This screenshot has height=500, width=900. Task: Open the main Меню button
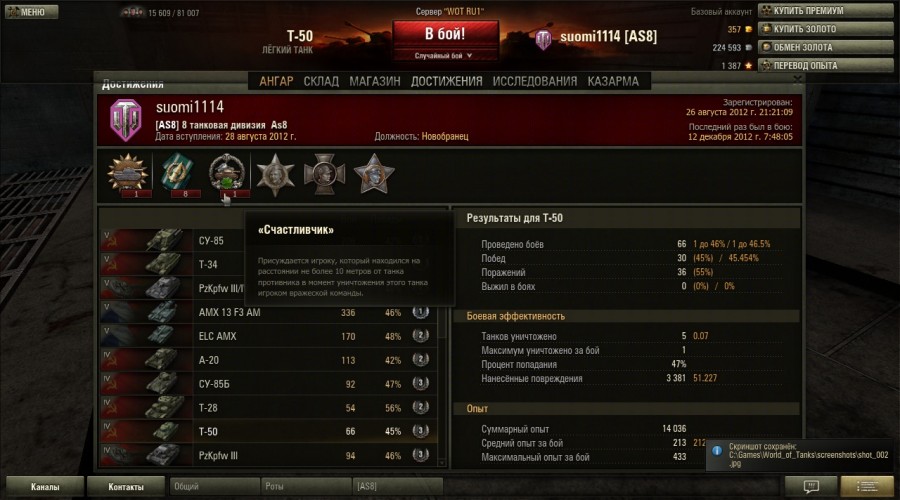tap(27, 12)
